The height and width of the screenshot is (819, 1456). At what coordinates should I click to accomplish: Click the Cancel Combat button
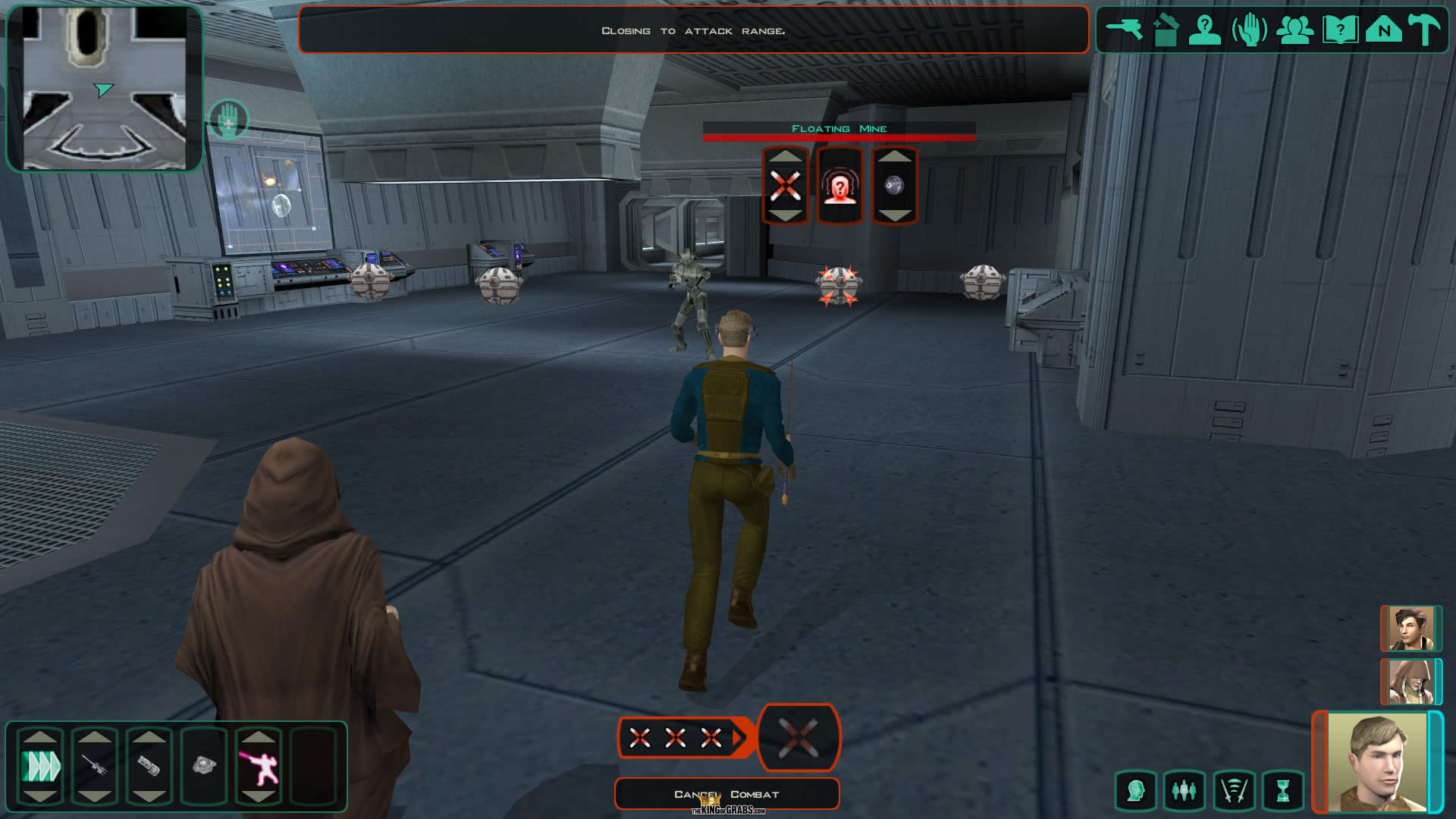pos(726,794)
